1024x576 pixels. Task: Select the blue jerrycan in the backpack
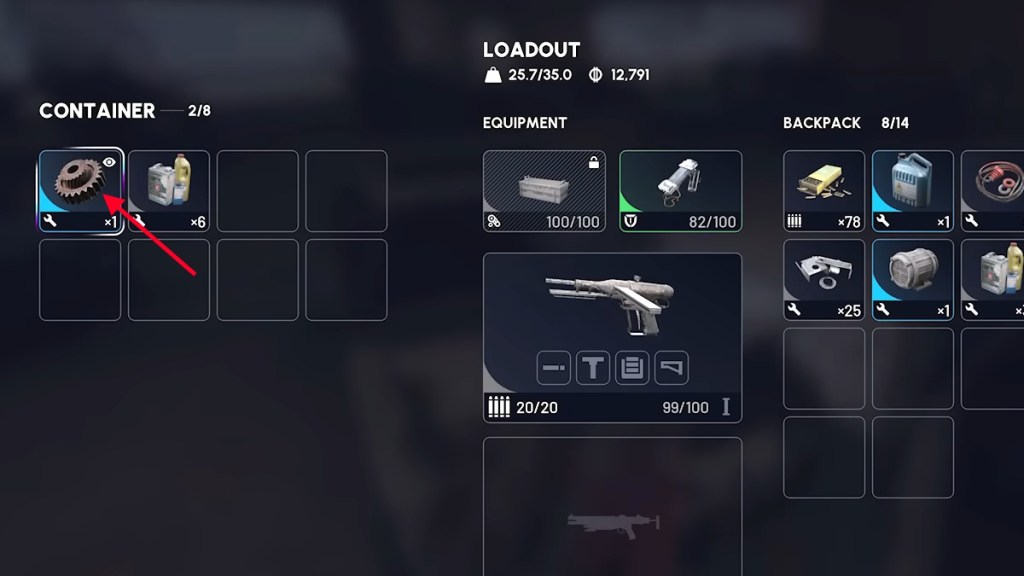coord(913,191)
